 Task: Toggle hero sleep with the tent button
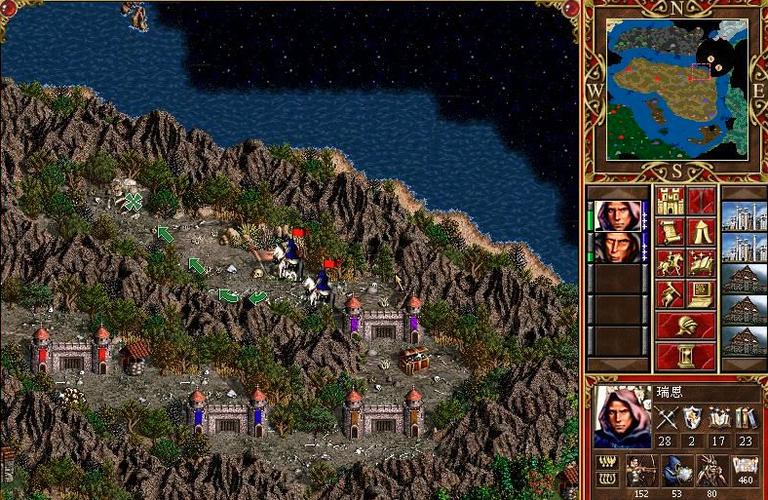[x=701, y=232]
